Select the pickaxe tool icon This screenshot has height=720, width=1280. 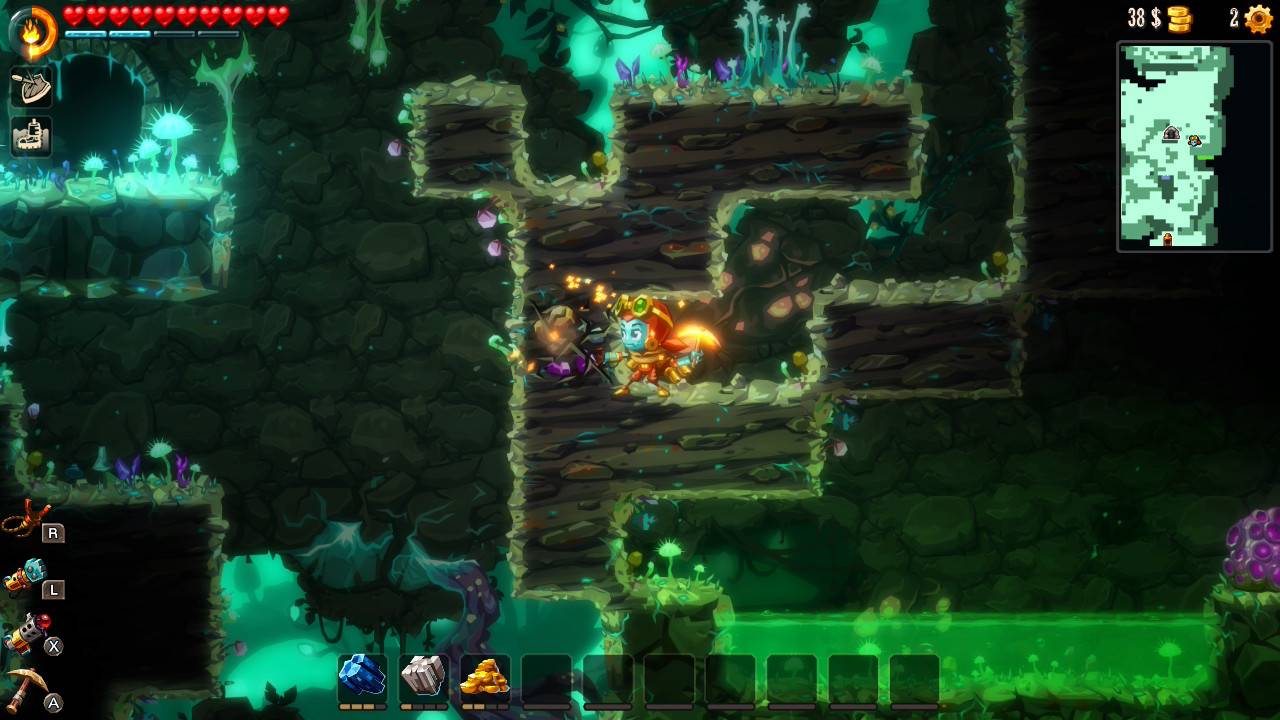click(26, 688)
